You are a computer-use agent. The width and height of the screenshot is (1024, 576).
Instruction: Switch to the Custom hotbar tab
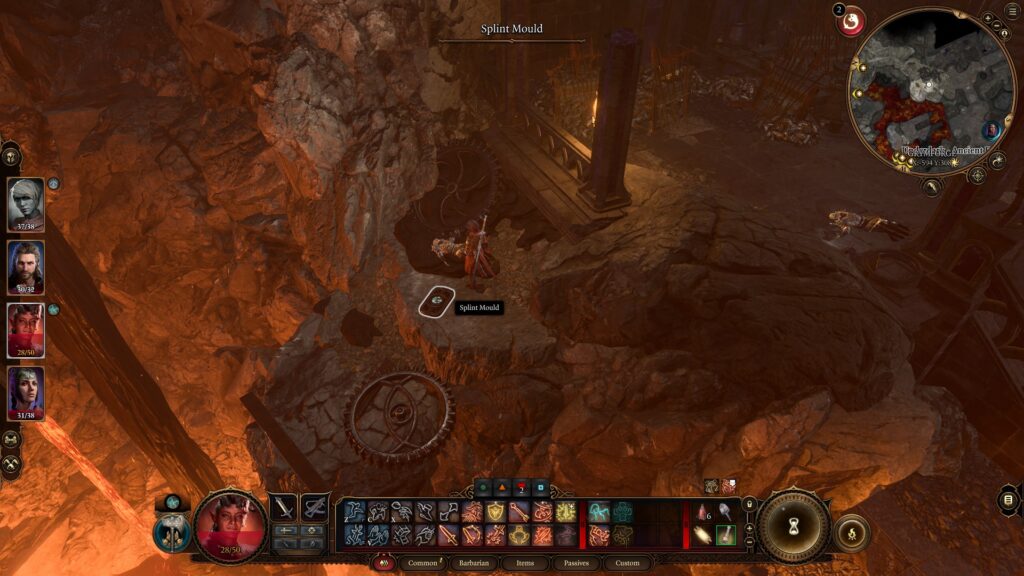click(x=627, y=563)
